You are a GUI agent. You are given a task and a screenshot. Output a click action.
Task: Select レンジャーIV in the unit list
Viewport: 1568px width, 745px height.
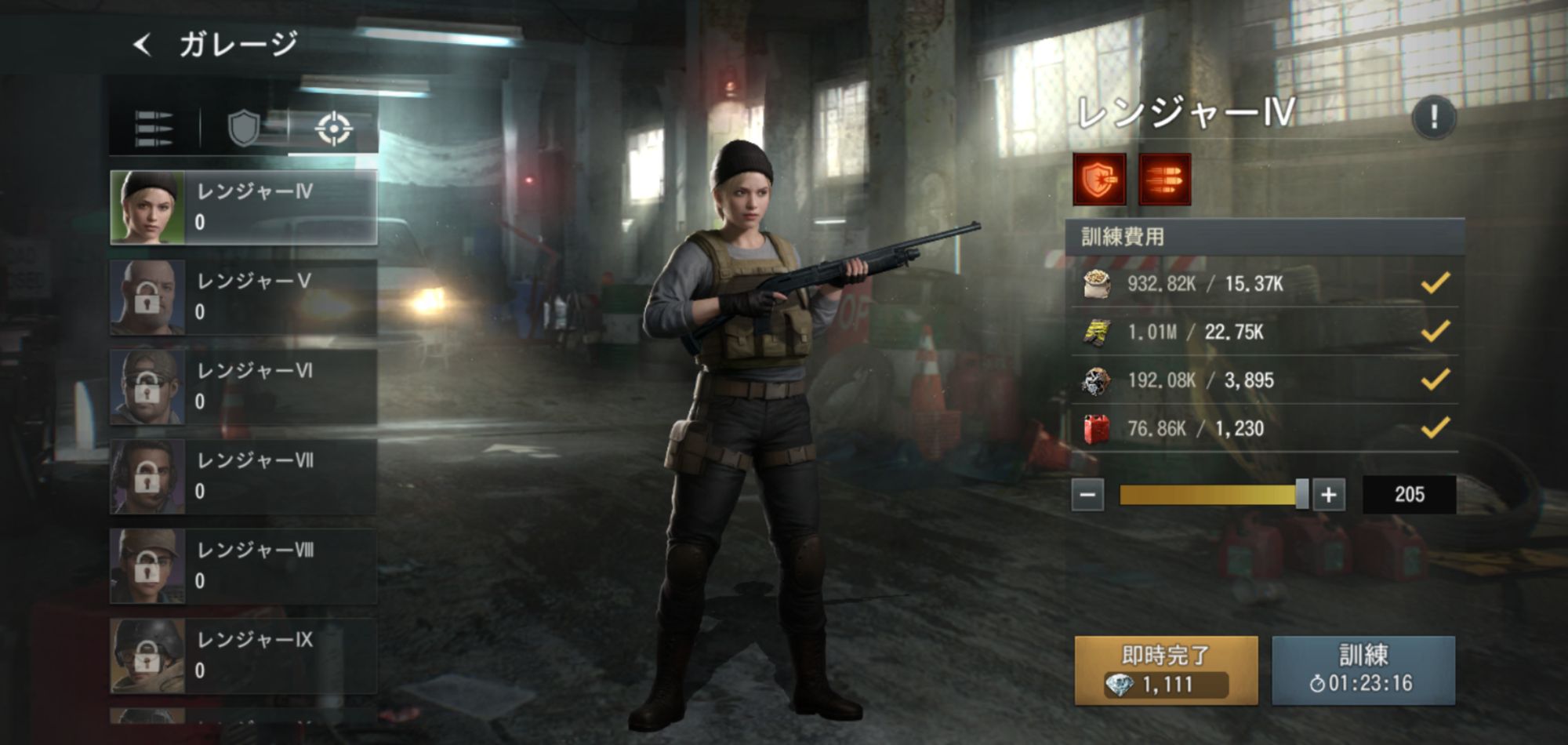(244, 208)
